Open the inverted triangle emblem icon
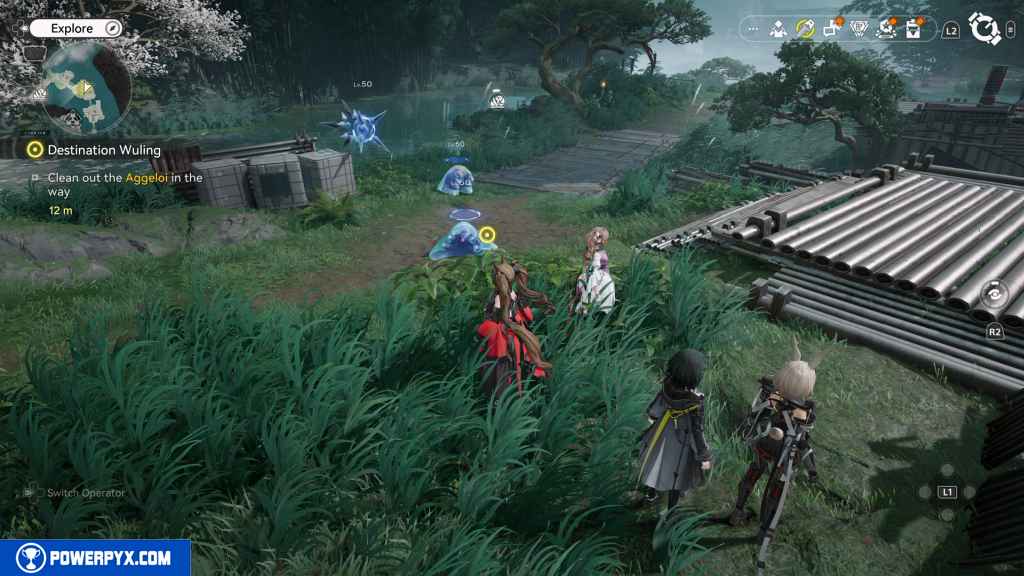The image size is (1024, 576). [859, 30]
